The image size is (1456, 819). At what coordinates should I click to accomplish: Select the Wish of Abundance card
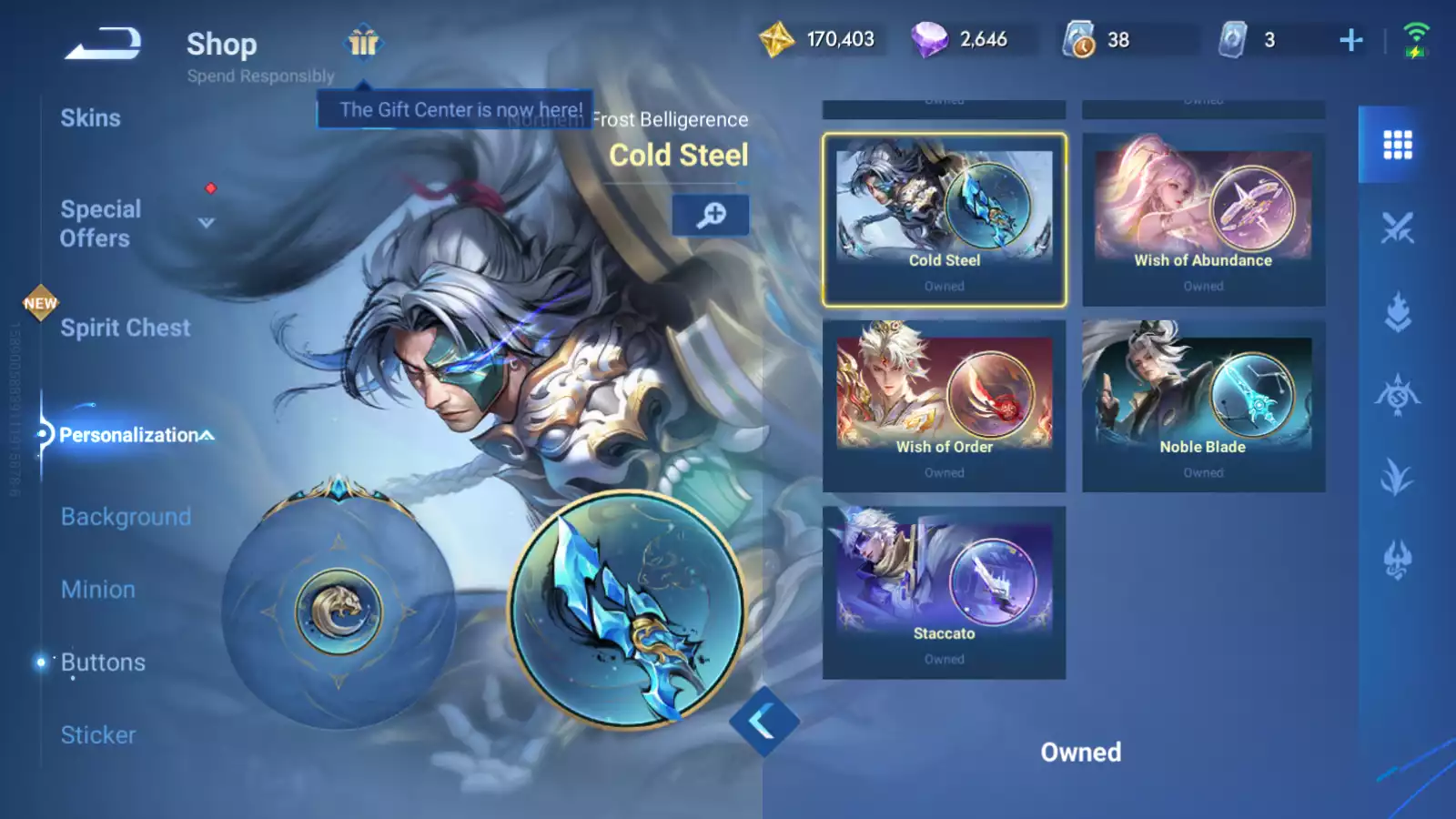(x=1203, y=219)
